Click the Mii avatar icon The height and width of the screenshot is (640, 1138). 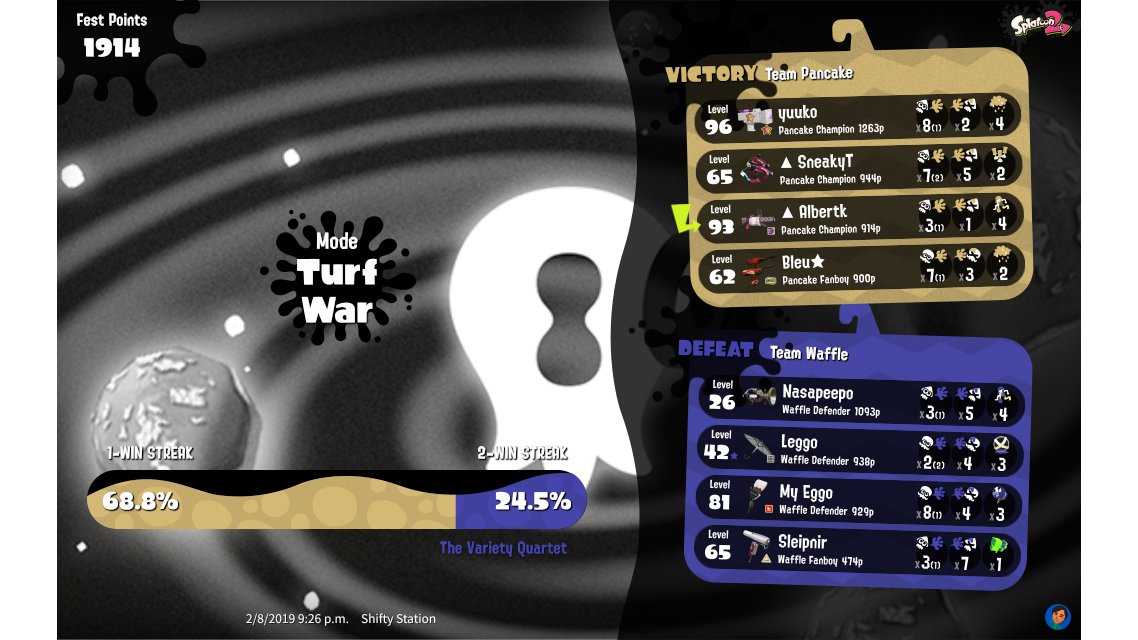pos(1058,615)
